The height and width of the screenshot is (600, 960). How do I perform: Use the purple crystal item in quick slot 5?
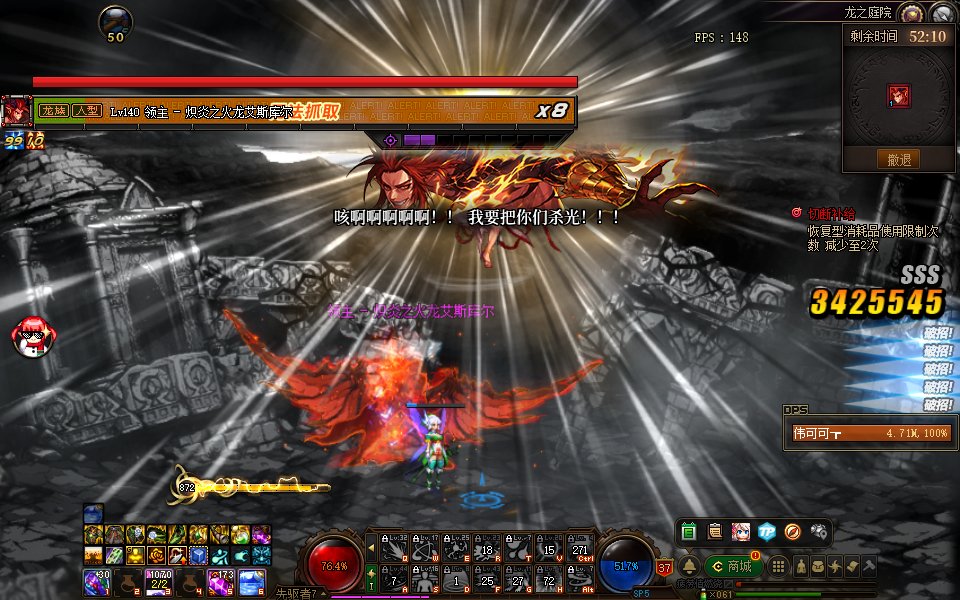tap(219, 582)
